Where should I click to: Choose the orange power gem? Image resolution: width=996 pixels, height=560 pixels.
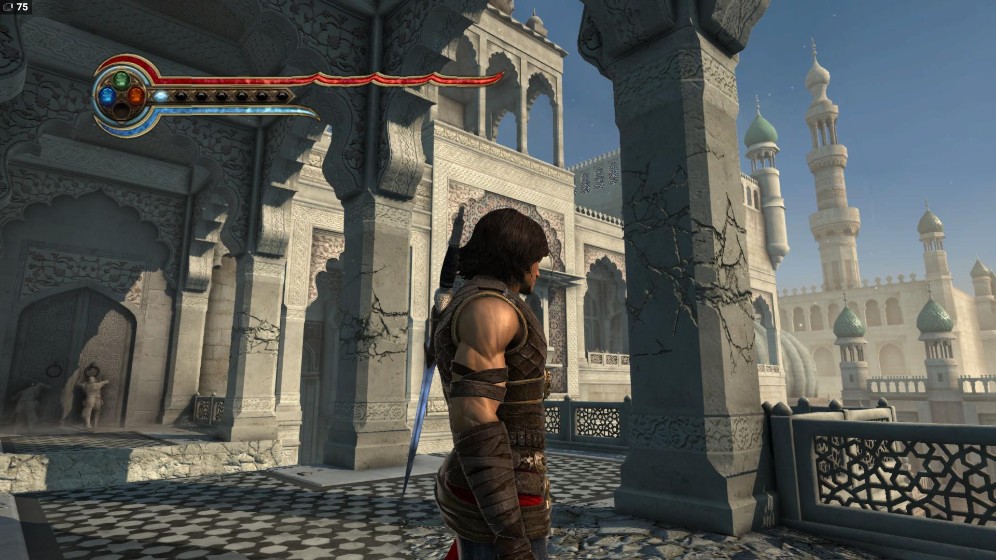tap(136, 96)
